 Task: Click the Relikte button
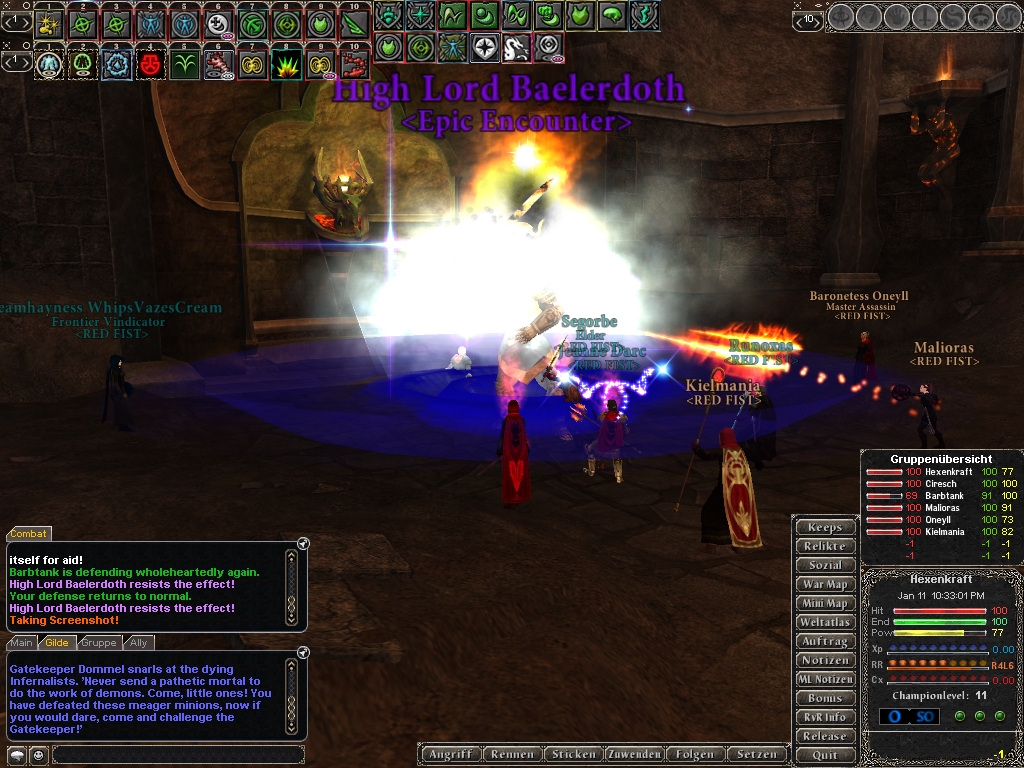pyautogui.click(x=825, y=546)
